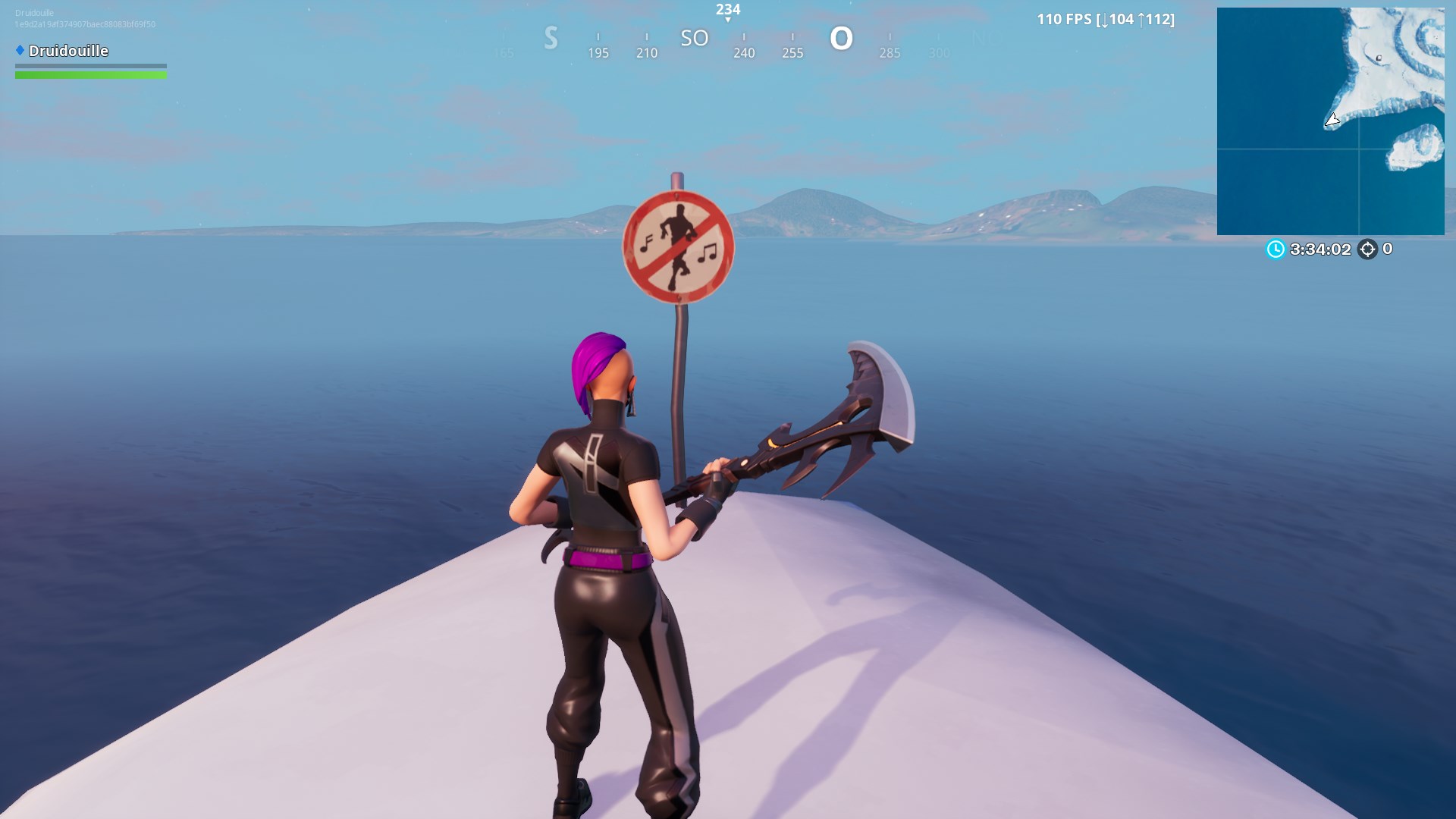Click the player name Druidouille in the HUD

(68, 51)
